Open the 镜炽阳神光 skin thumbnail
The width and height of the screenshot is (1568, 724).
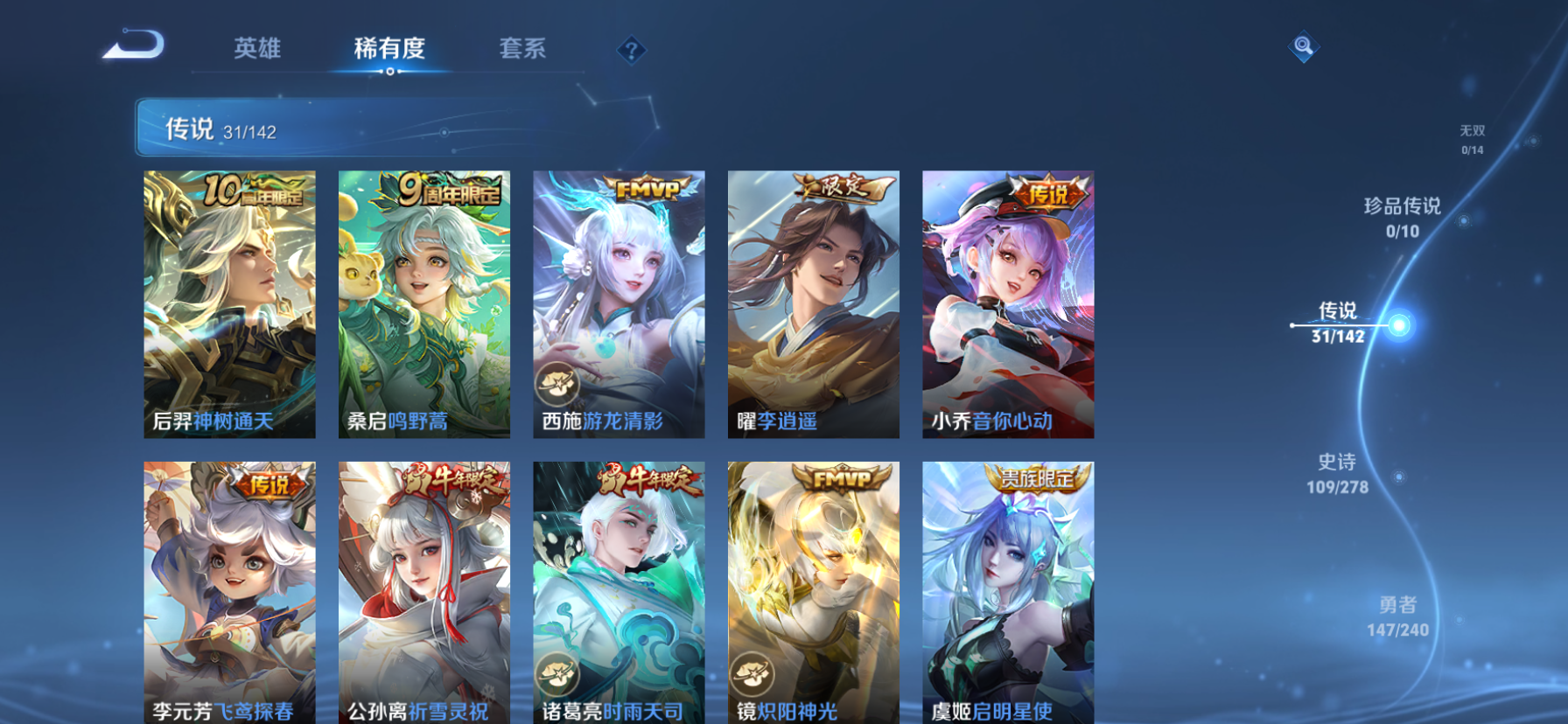(x=812, y=590)
